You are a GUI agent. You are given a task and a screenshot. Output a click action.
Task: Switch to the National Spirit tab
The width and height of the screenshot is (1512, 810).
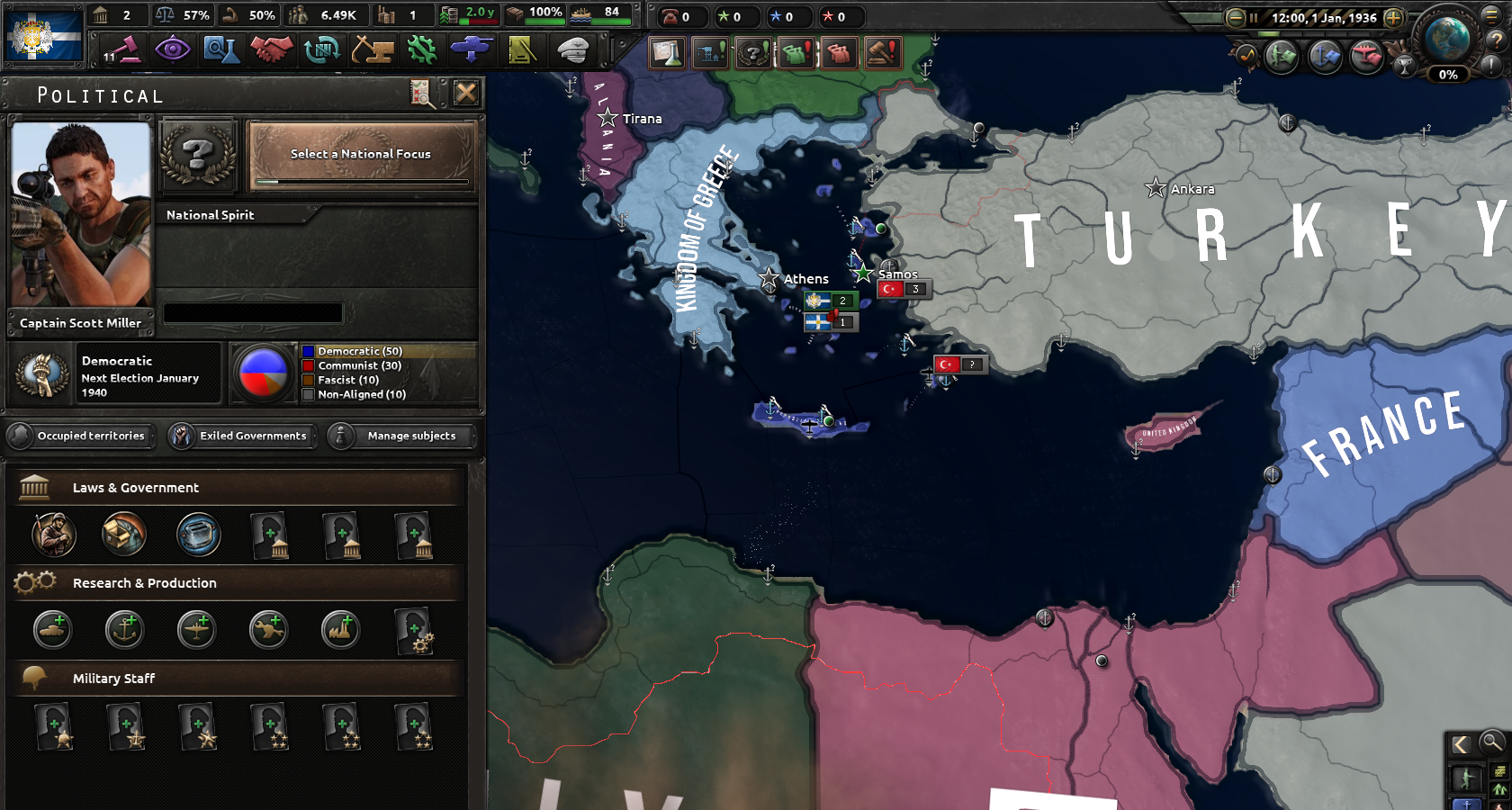click(x=209, y=214)
